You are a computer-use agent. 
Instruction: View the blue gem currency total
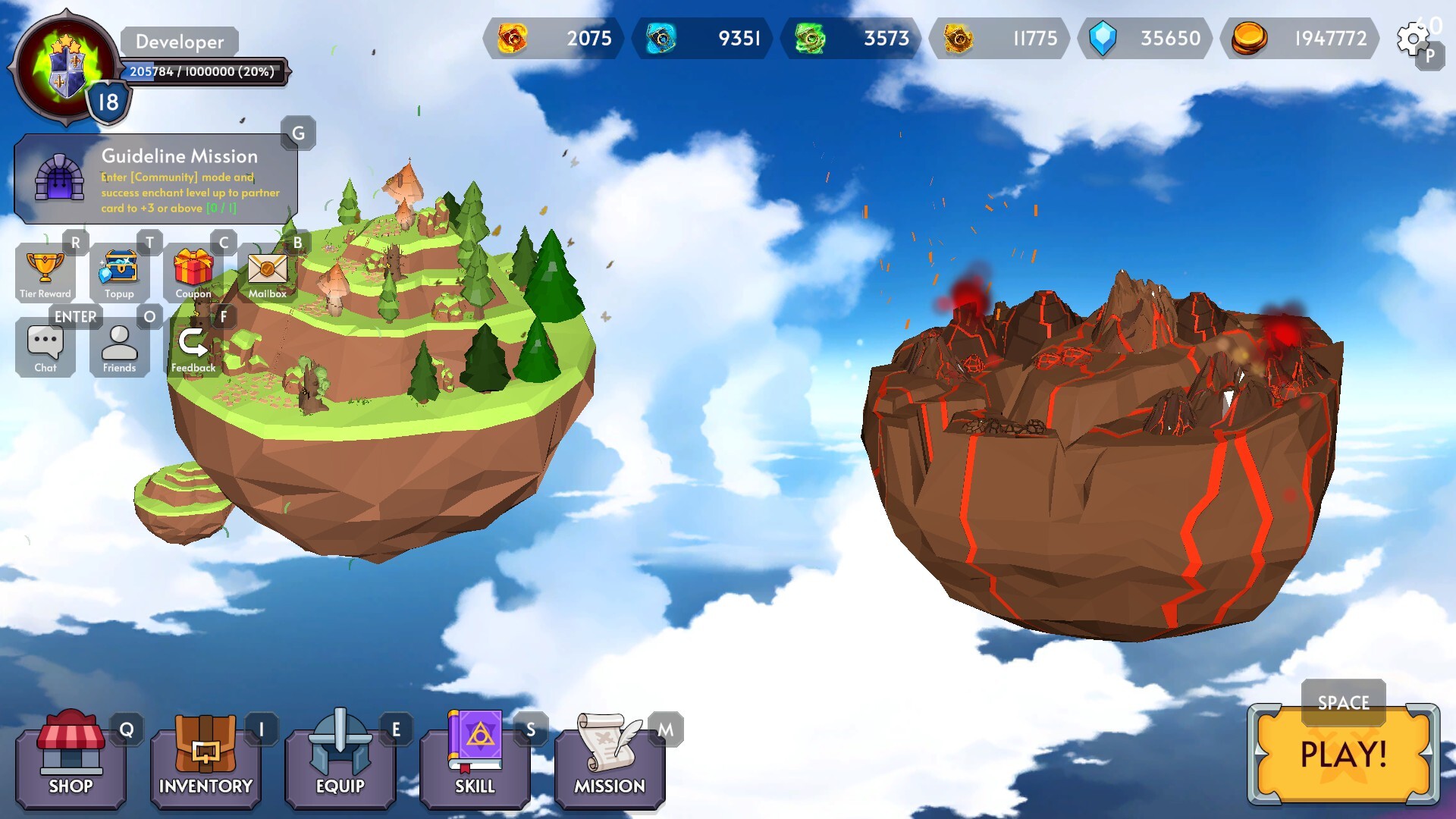coord(1144,39)
